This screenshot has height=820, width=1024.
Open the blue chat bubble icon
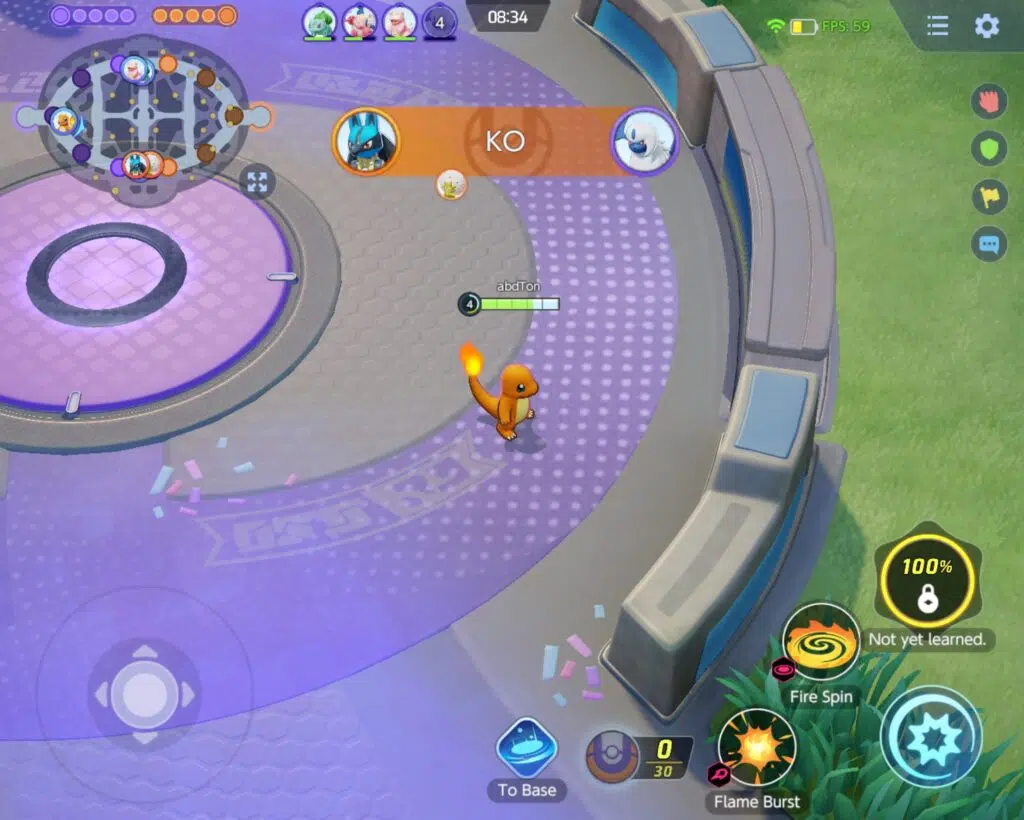pyautogui.click(x=989, y=244)
